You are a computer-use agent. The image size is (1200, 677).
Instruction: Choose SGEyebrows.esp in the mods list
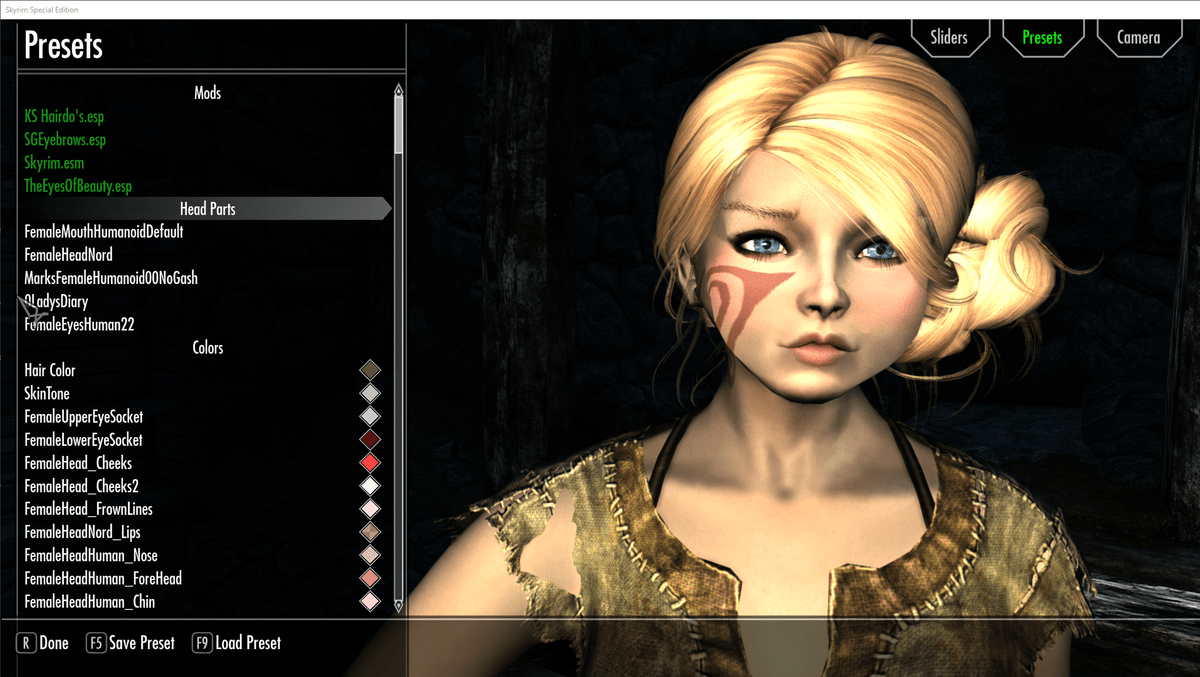point(65,140)
